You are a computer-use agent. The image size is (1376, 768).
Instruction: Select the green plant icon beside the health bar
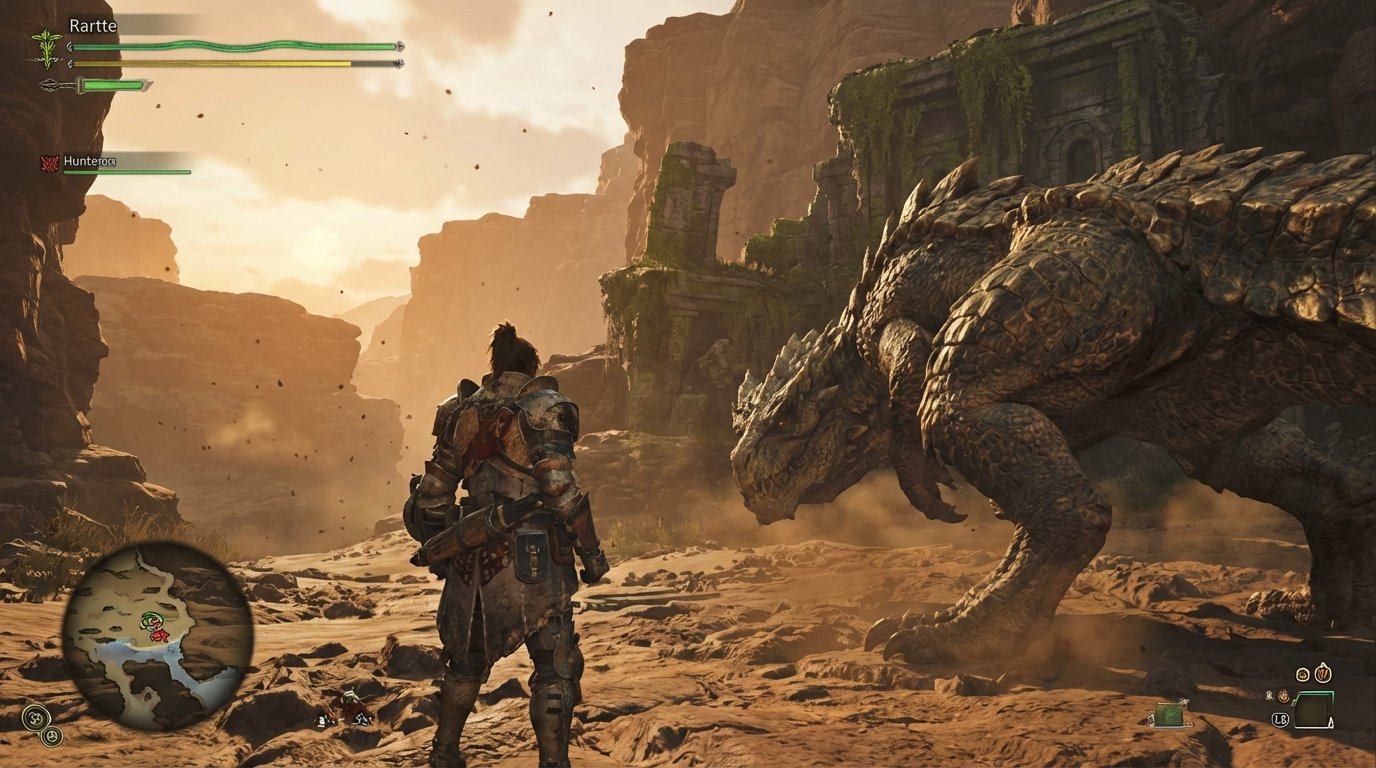coord(46,48)
